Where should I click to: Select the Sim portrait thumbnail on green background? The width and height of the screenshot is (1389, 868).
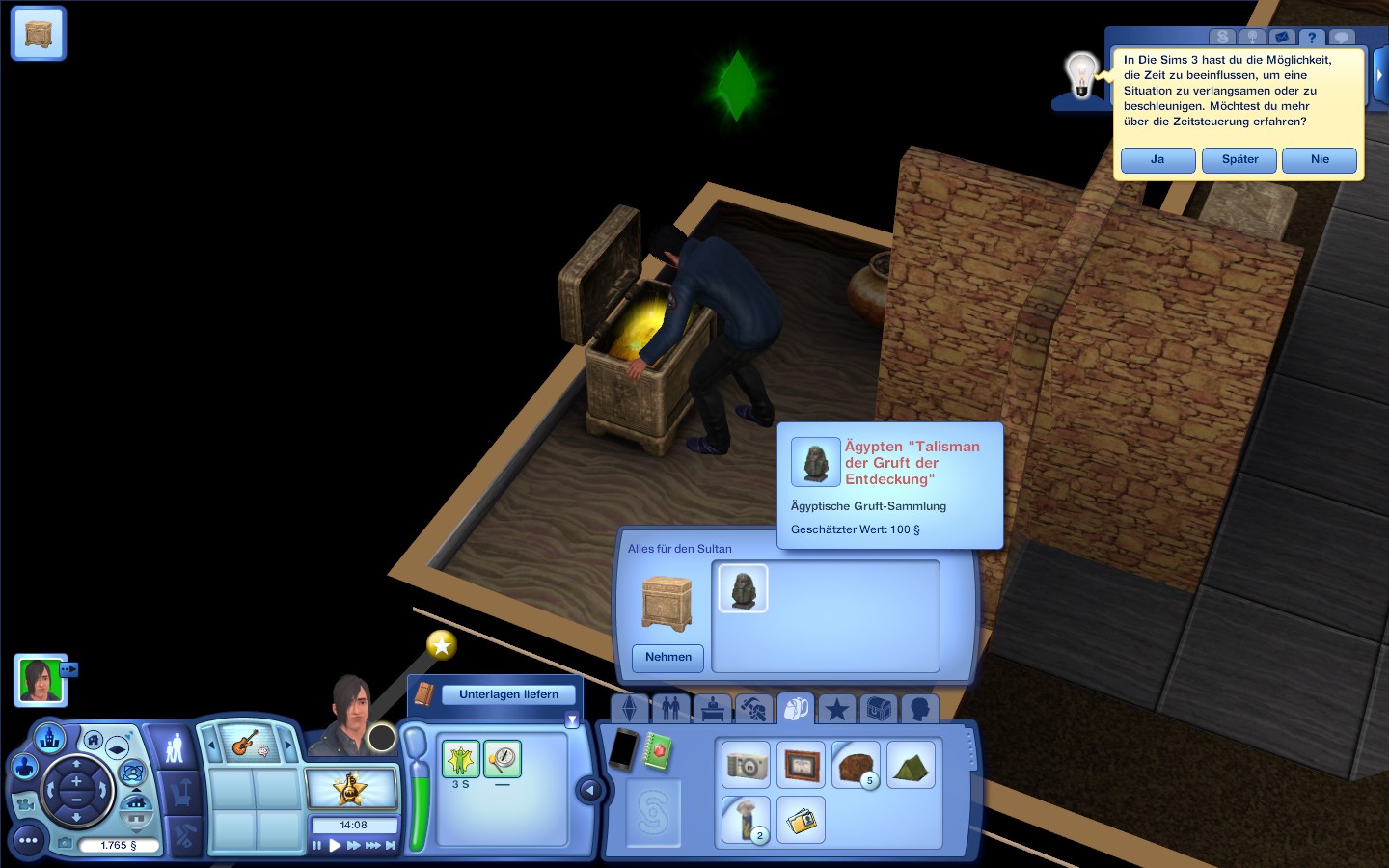pyautogui.click(x=41, y=680)
